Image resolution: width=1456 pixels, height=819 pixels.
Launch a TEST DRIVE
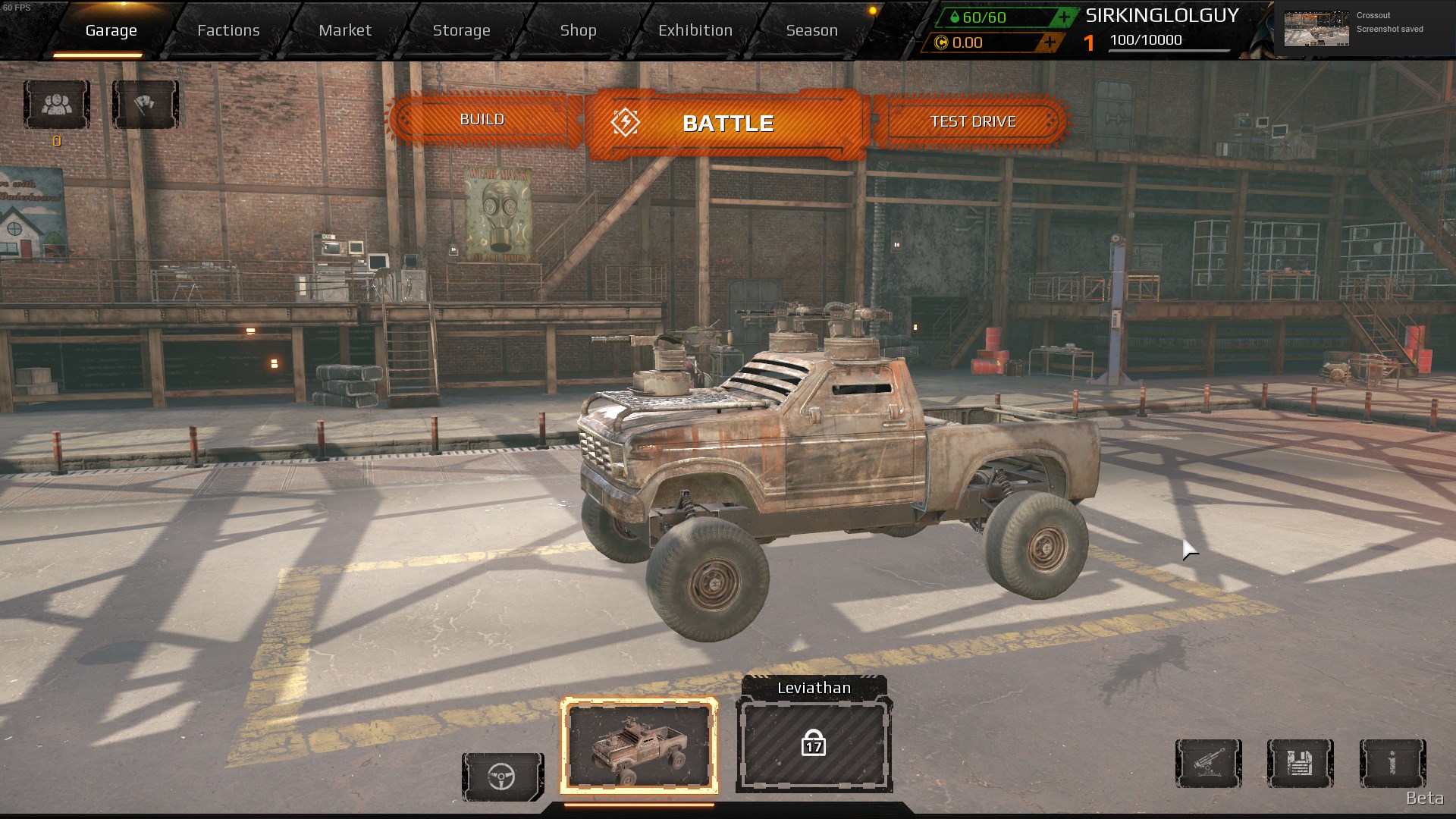click(972, 121)
